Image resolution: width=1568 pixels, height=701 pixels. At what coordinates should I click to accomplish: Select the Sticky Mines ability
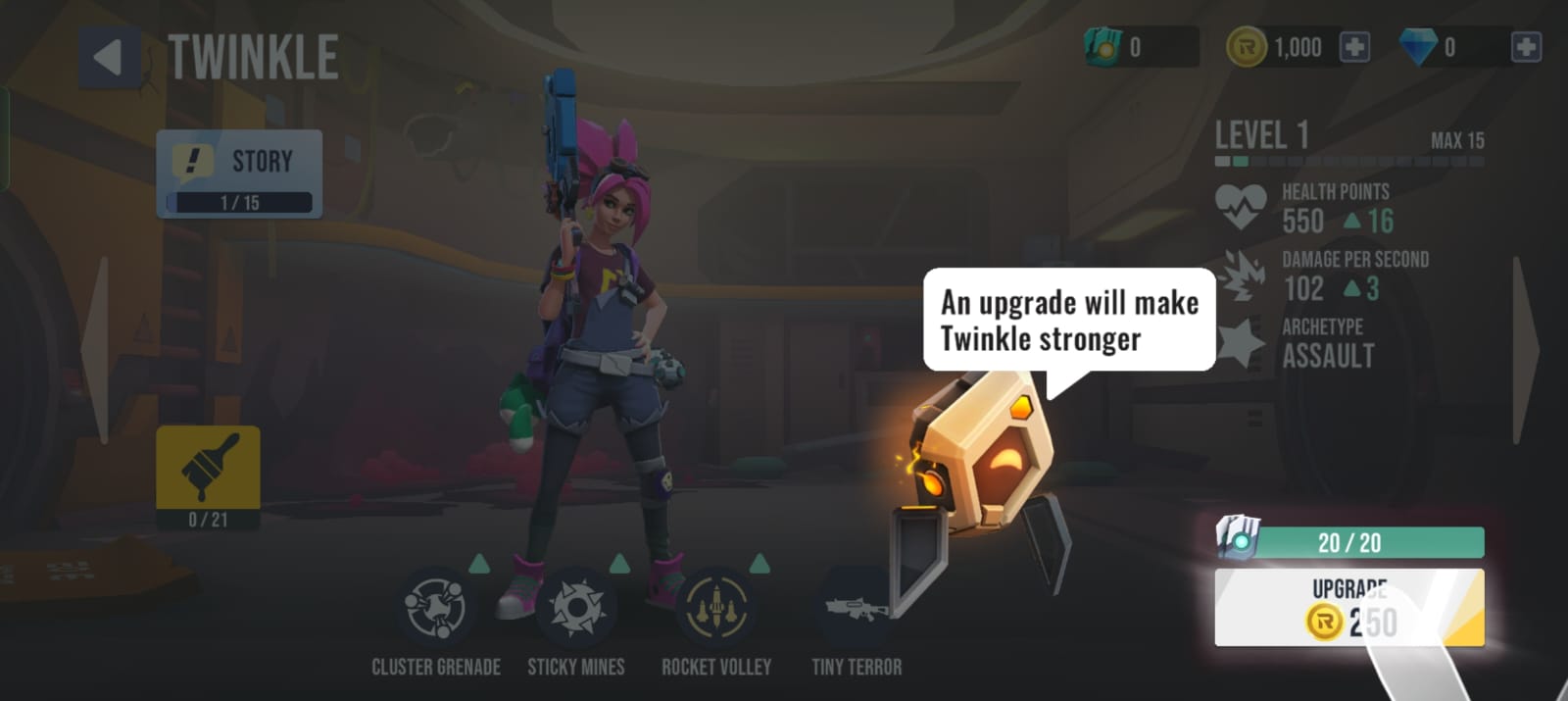pos(576,608)
